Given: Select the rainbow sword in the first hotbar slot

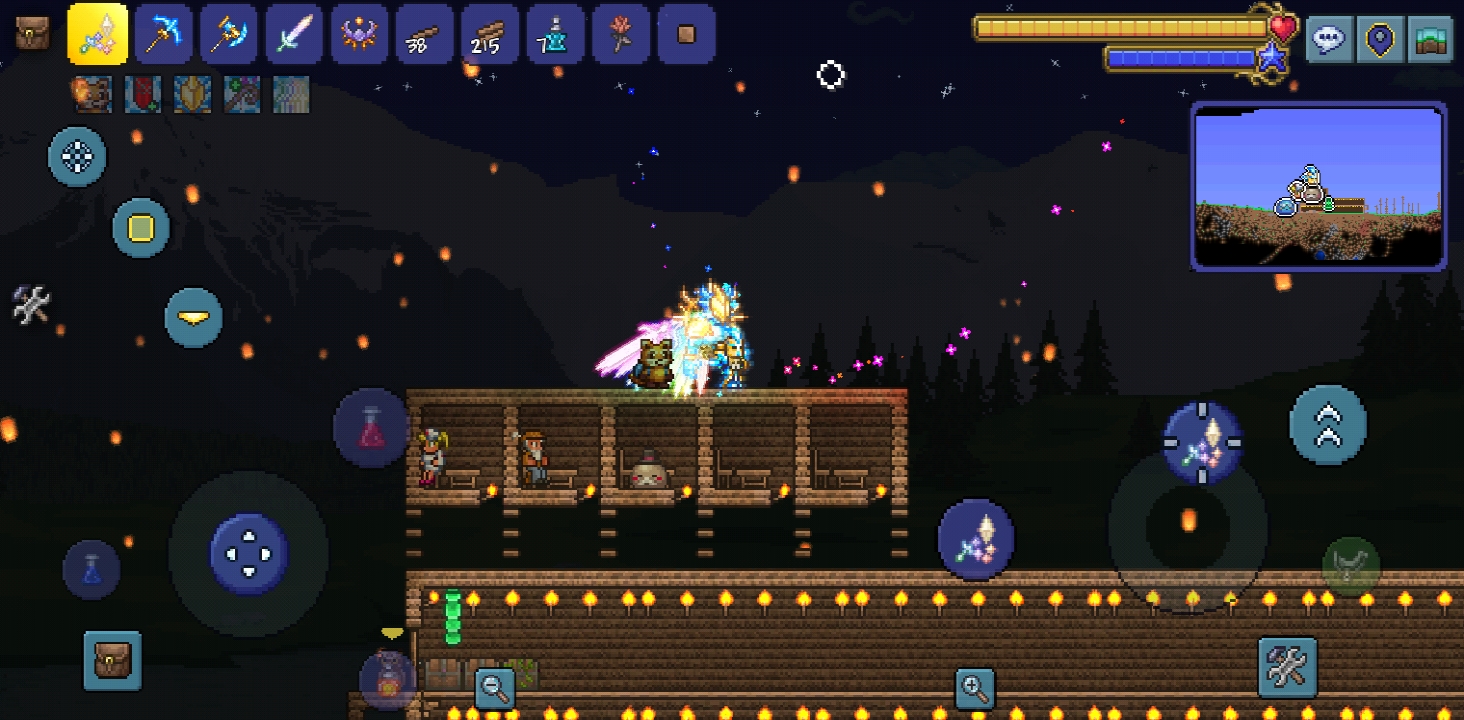Looking at the screenshot, I should tap(97, 34).
